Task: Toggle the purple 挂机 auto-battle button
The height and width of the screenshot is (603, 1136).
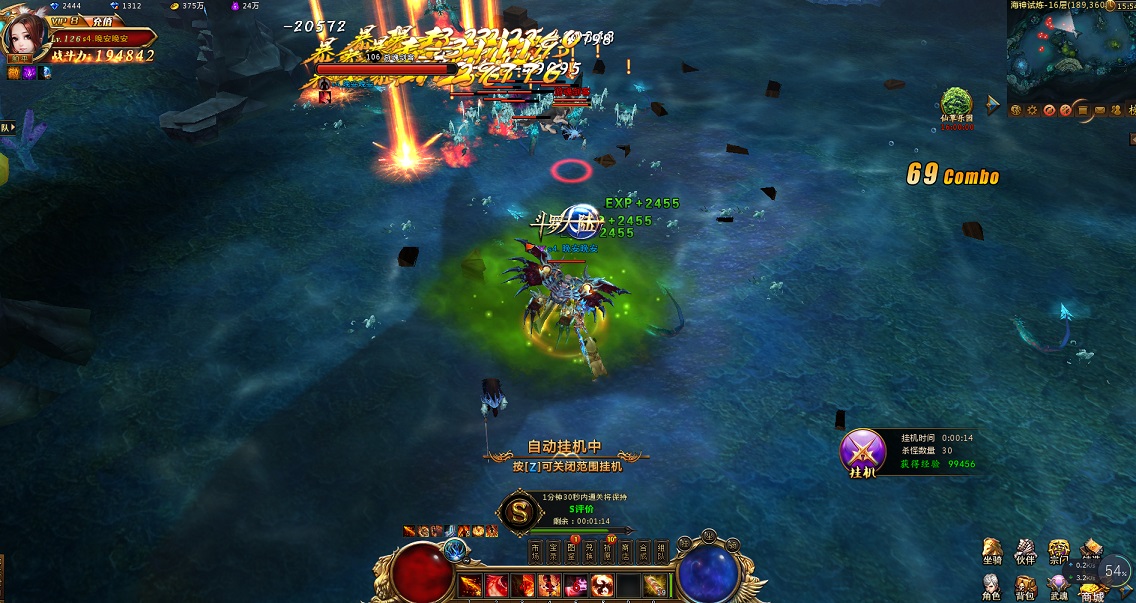Action: click(862, 452)
